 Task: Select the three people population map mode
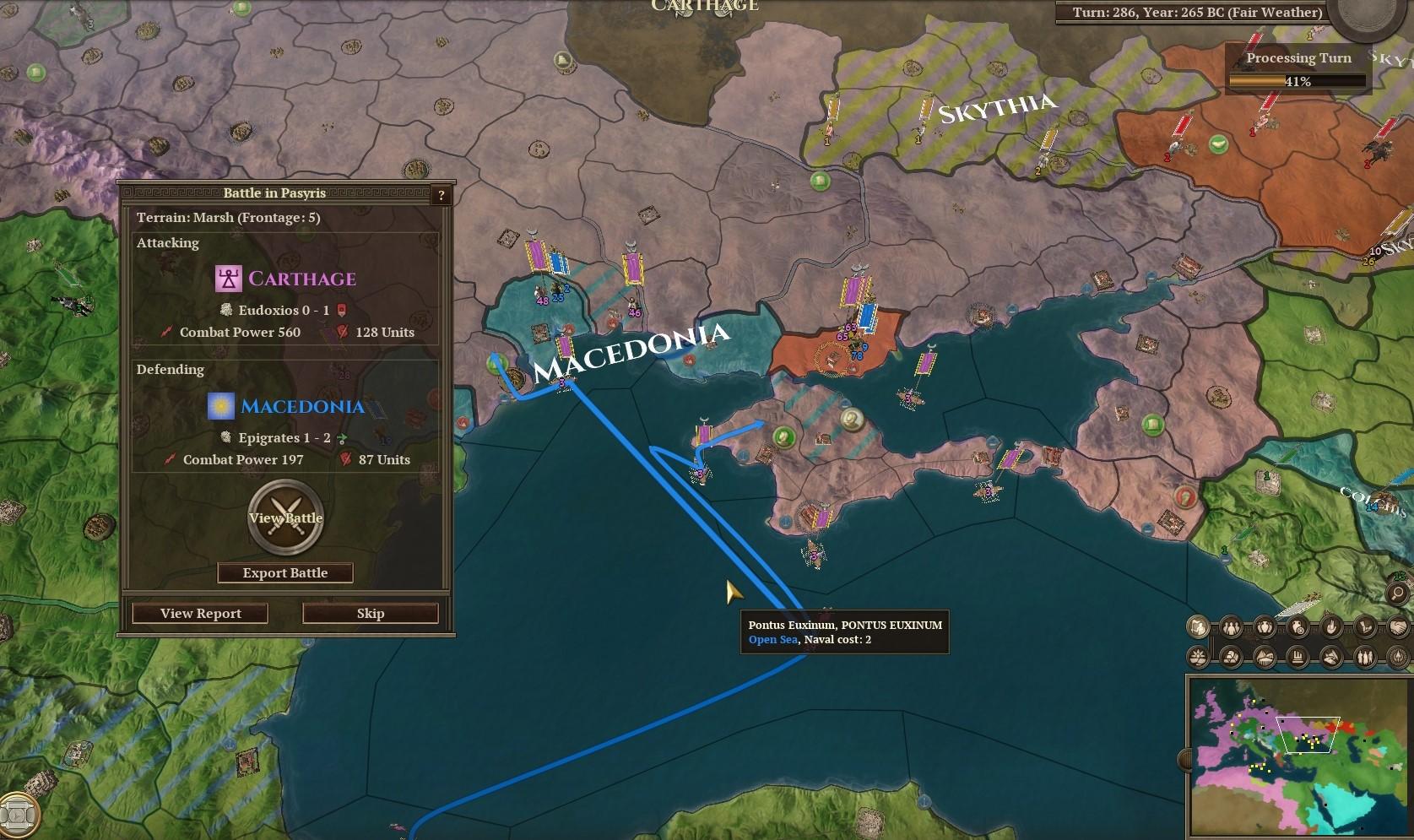[x=1231, y=627]
